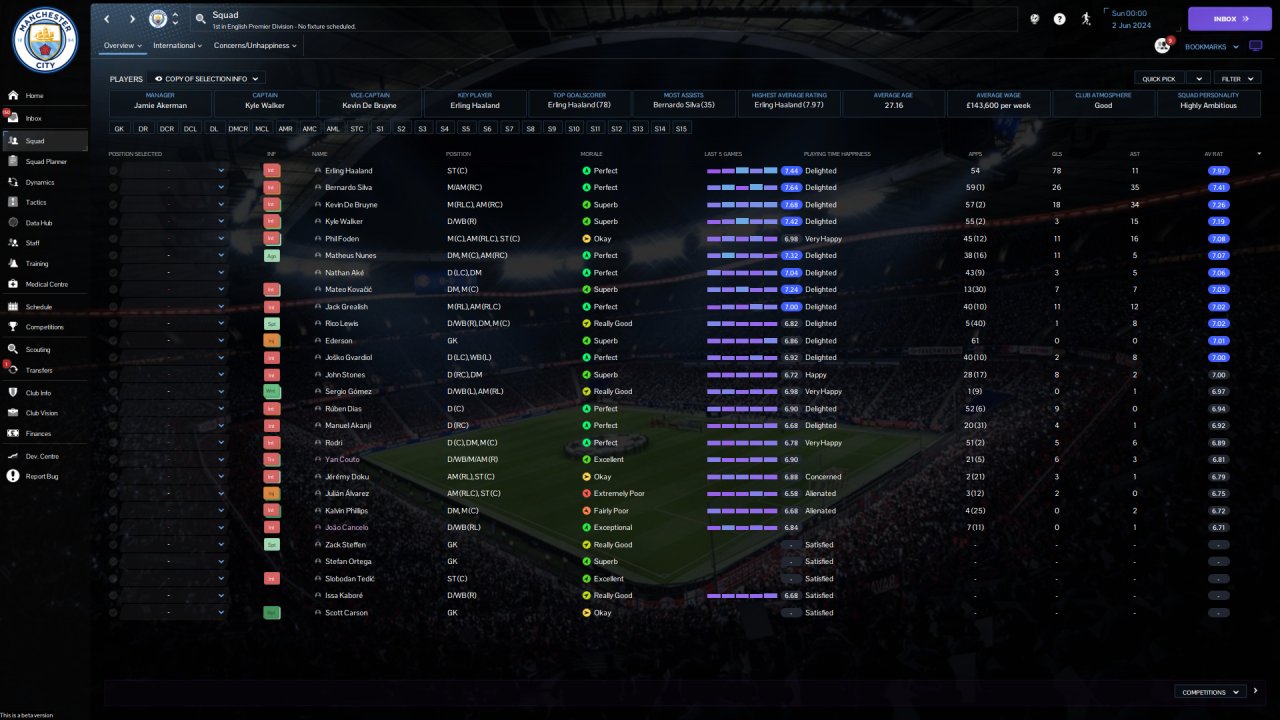Viewport: 1280px width, 720px height.
Task: Open the Inbox from the sidebar
Action: point(34,118)
